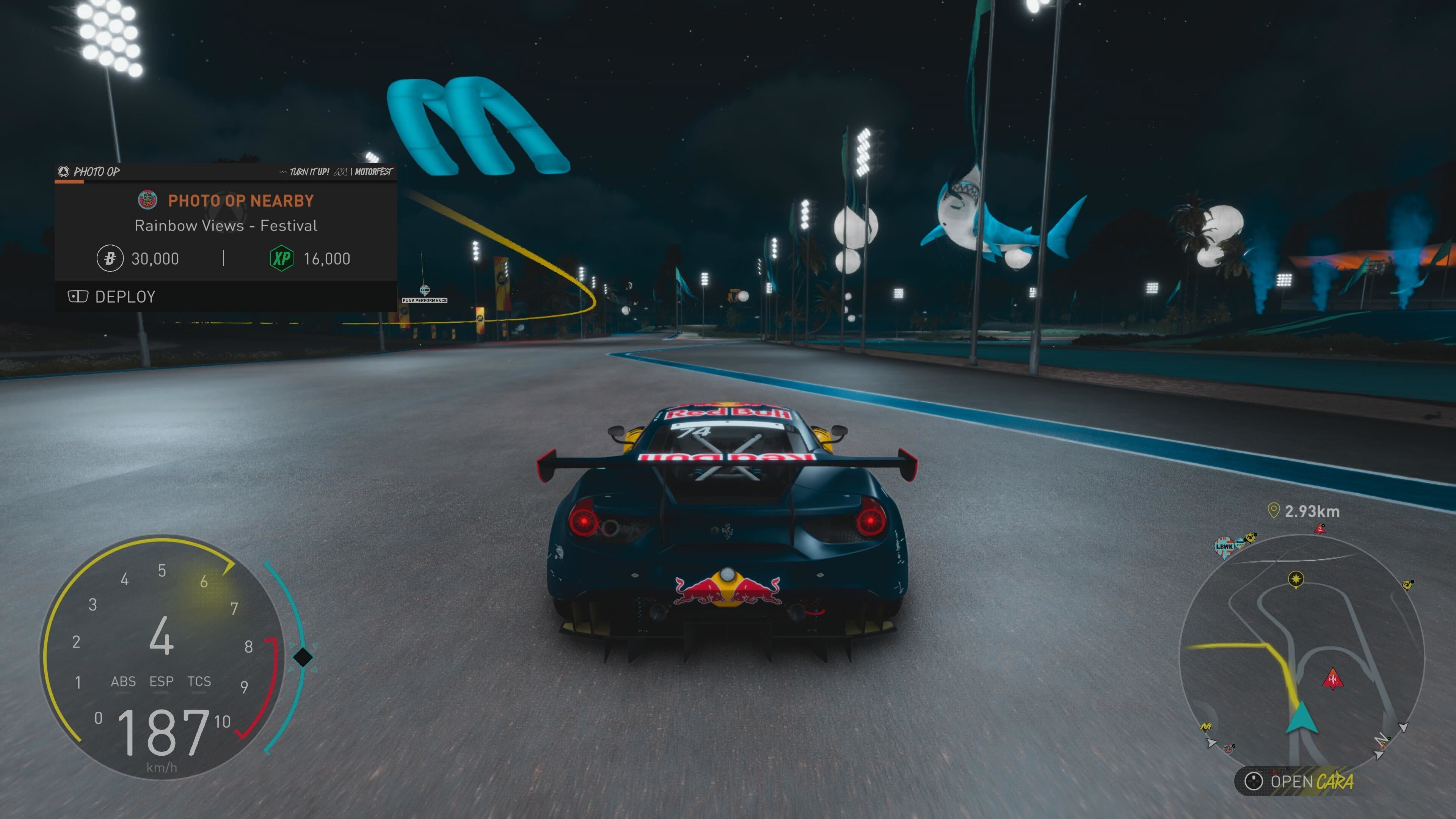This screenshot has height=819, width=1456.
Task: Click the yellow M marker on minimap
Action: (x=1206, y=726)
